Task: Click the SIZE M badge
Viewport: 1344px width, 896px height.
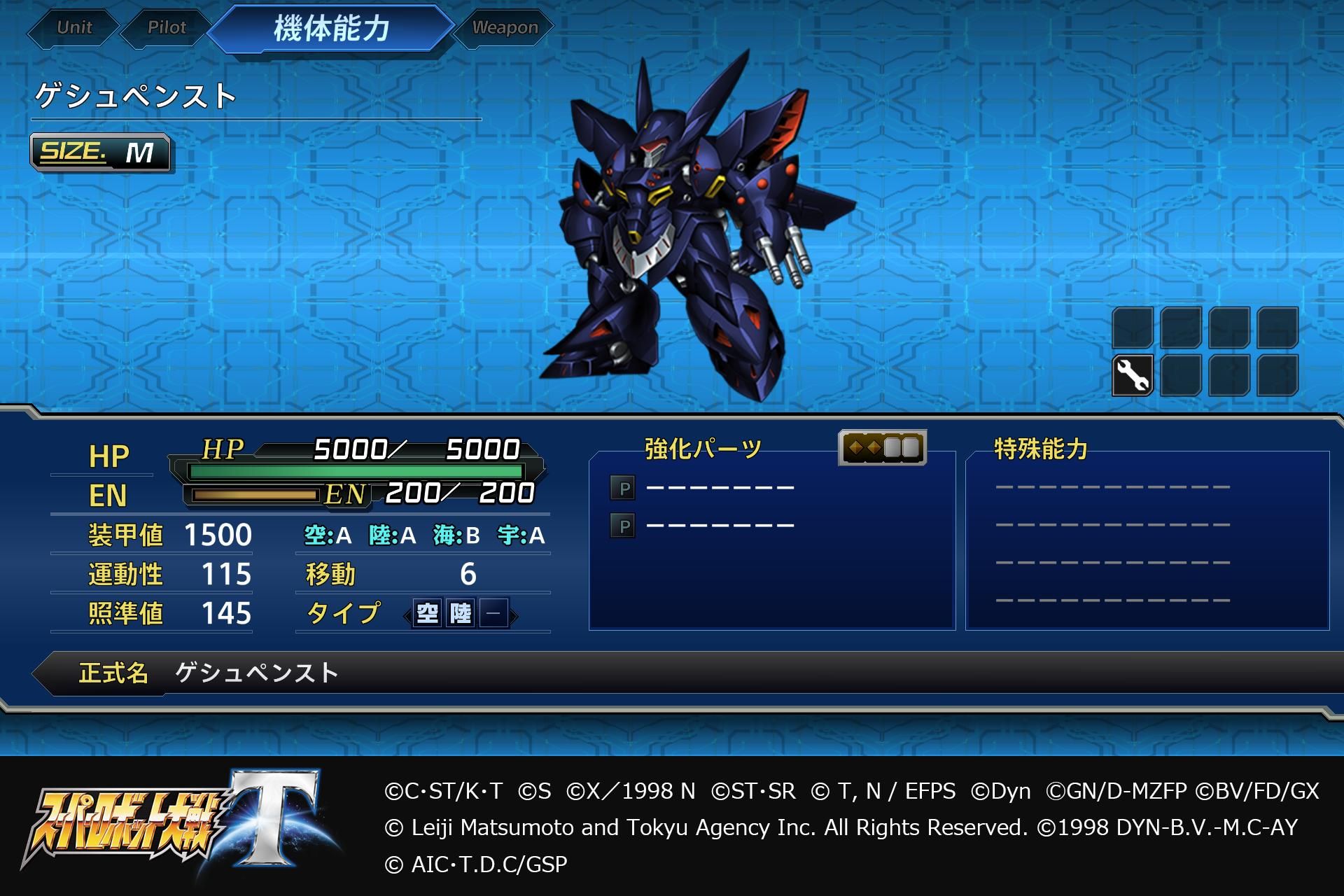Action: pyautogui.click(x=101, y=154)
